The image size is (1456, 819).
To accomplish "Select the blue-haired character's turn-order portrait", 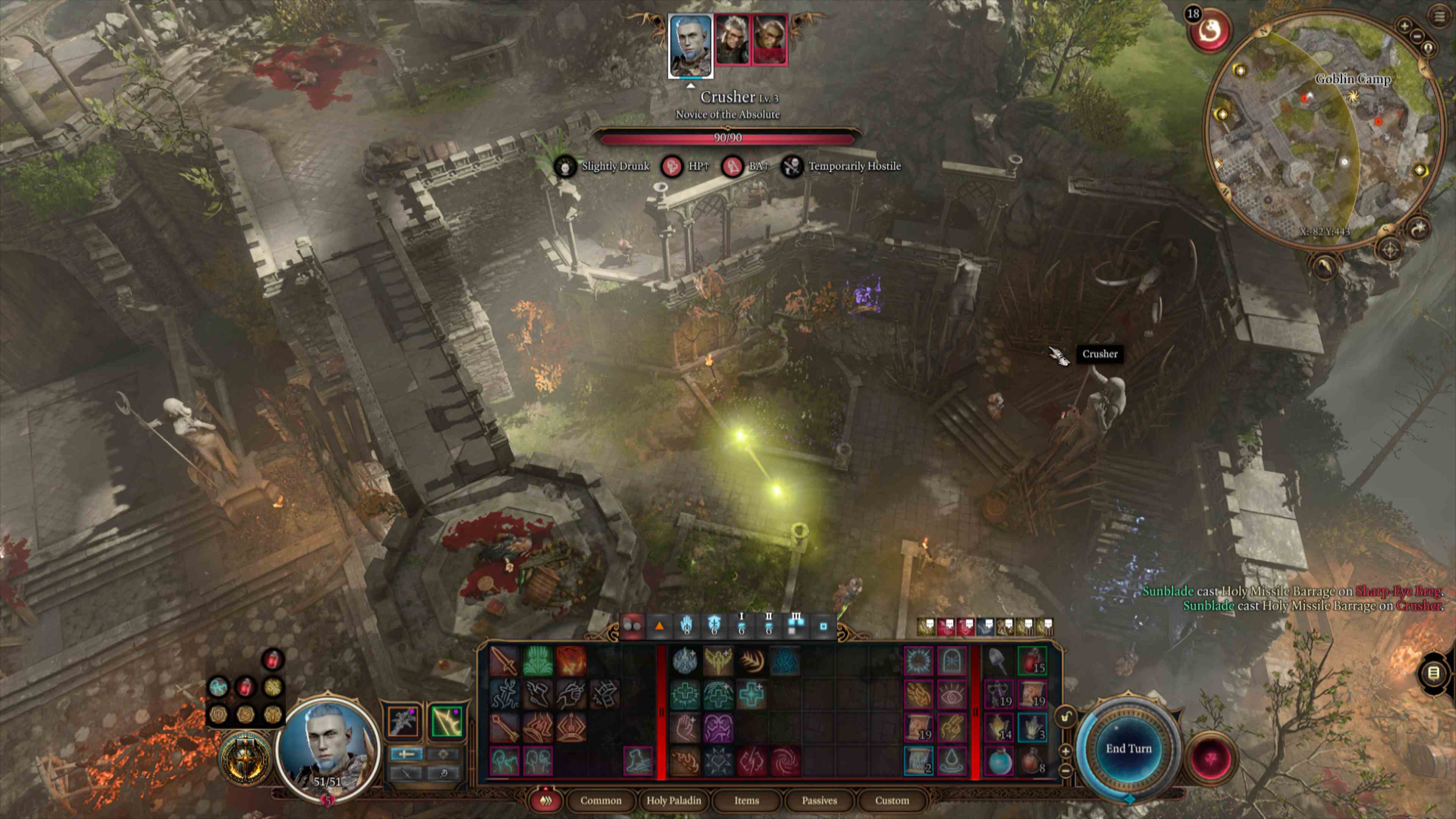I will pyautogui.click(x=690, y=45).
